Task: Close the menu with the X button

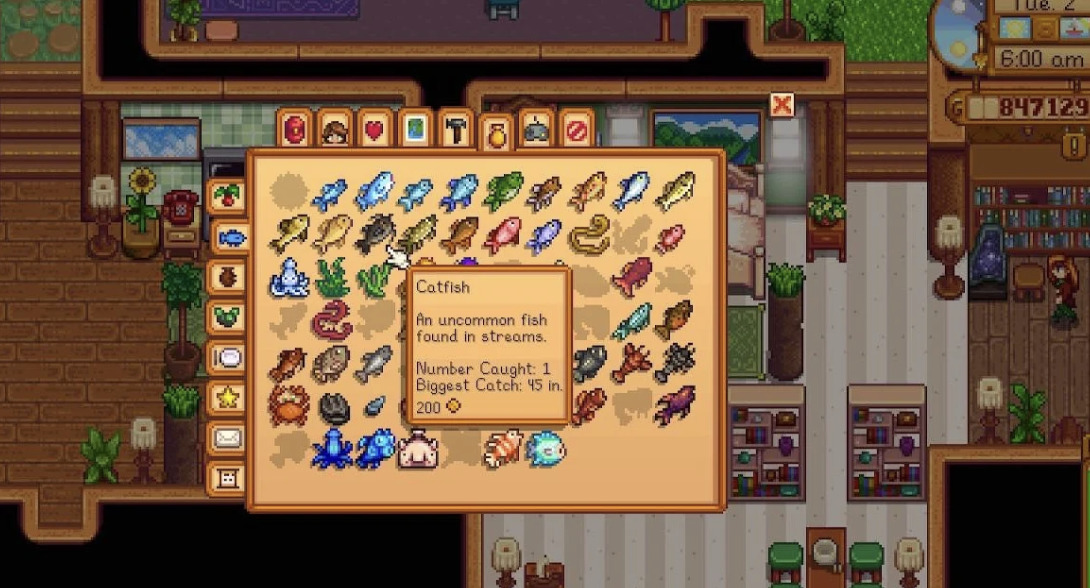Action: pyautogui.click(x=782, y=105)
